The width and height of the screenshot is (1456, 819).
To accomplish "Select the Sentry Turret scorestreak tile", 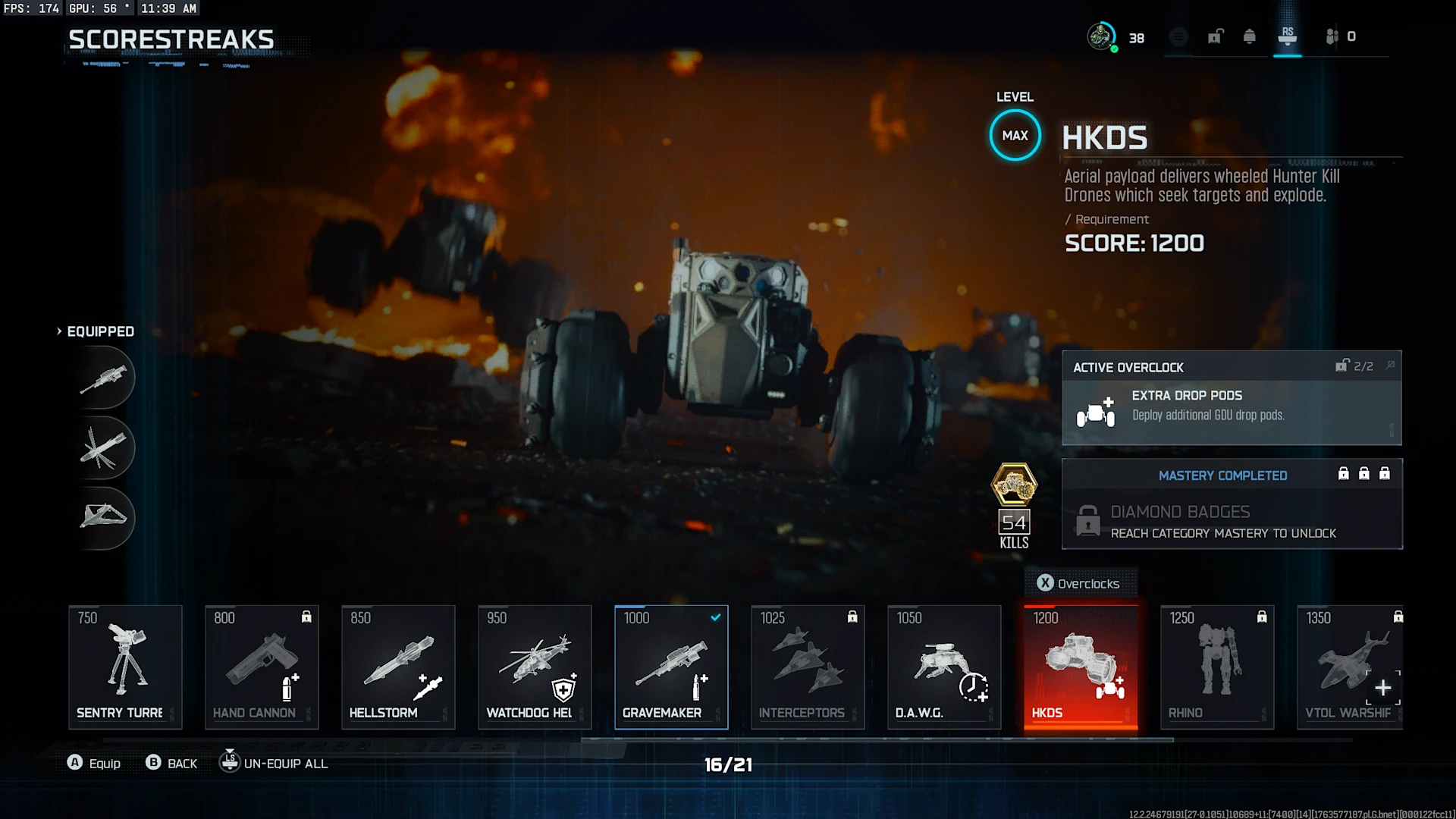I will pos(125,667).
